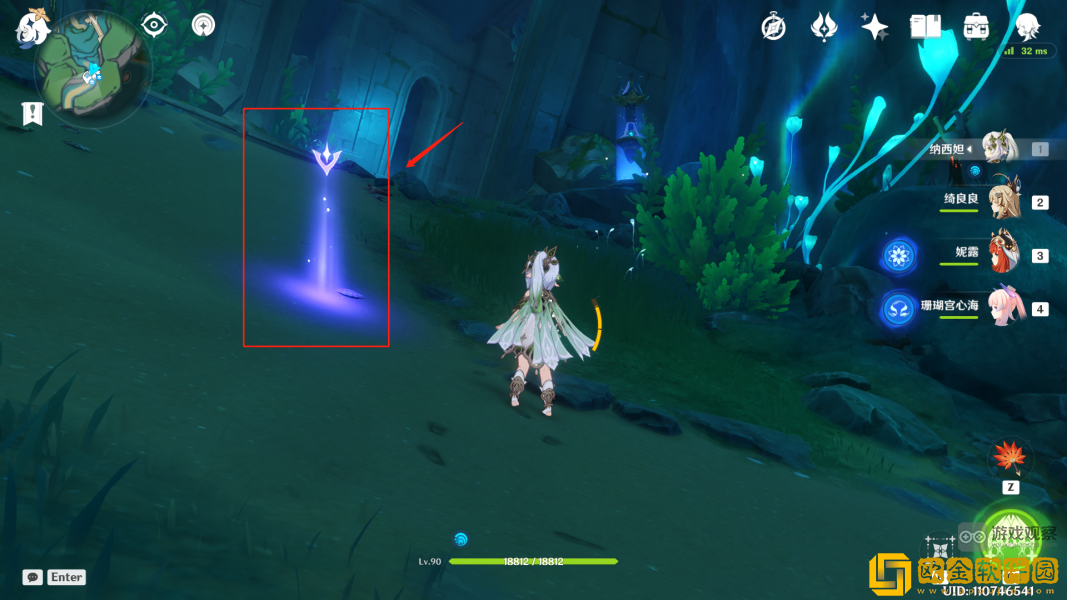Open the chat box speech bubble
1067x600 pixels.
[33, 577]
